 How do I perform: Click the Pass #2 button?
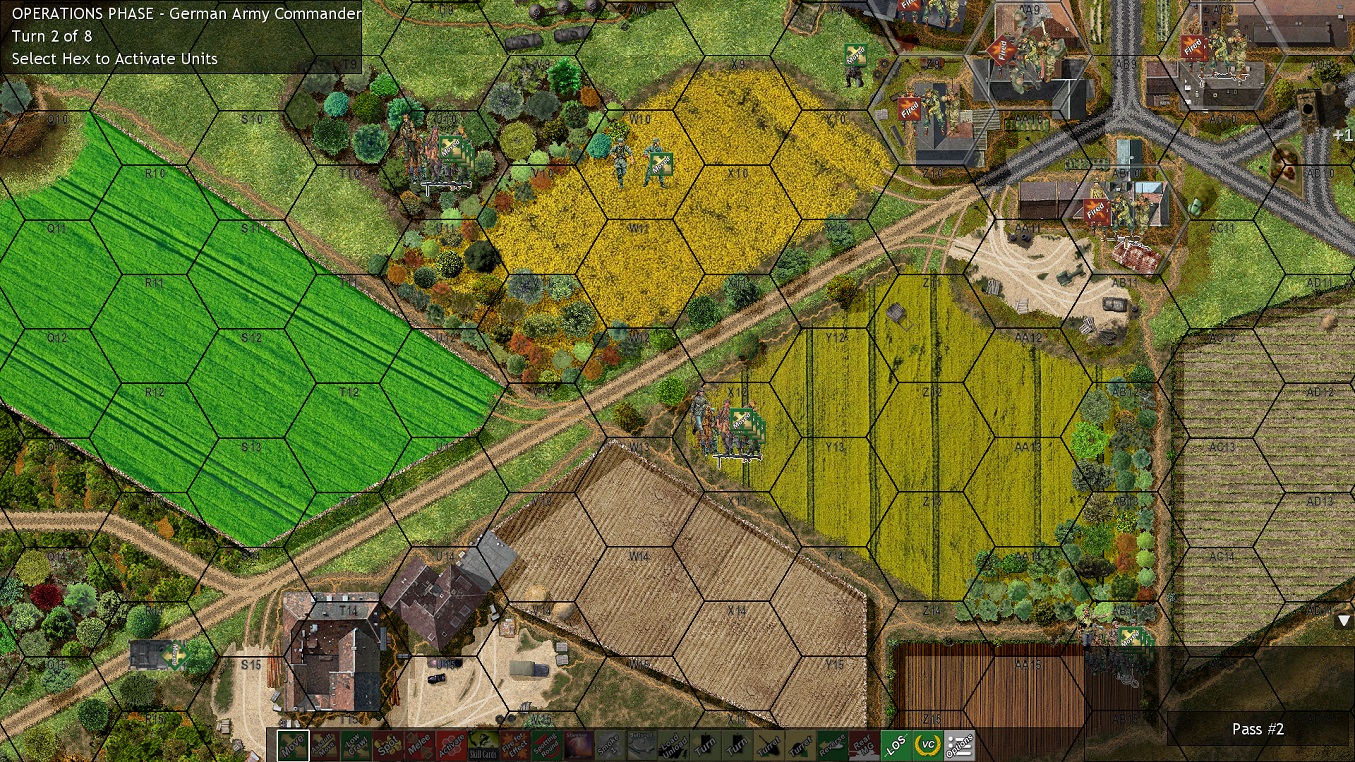pos(1258,729)
